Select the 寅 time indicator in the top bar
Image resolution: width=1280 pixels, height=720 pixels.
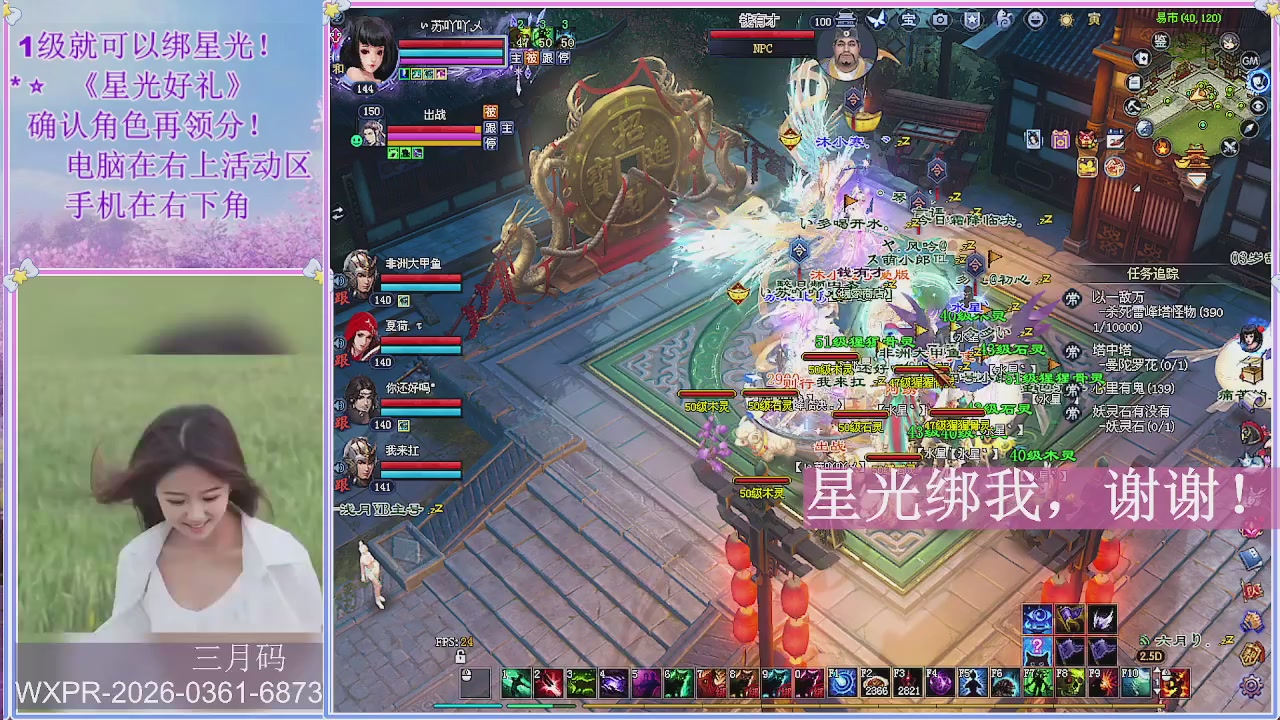[x=1094, y=18]
